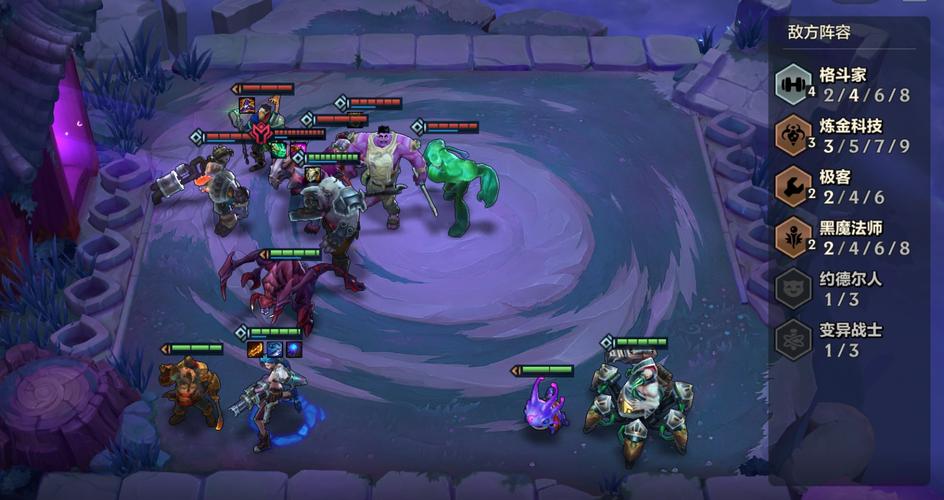Screen dimensions: 944x500
Task: Choose the 约德尔人 trait entry
Action: (850, 288)
